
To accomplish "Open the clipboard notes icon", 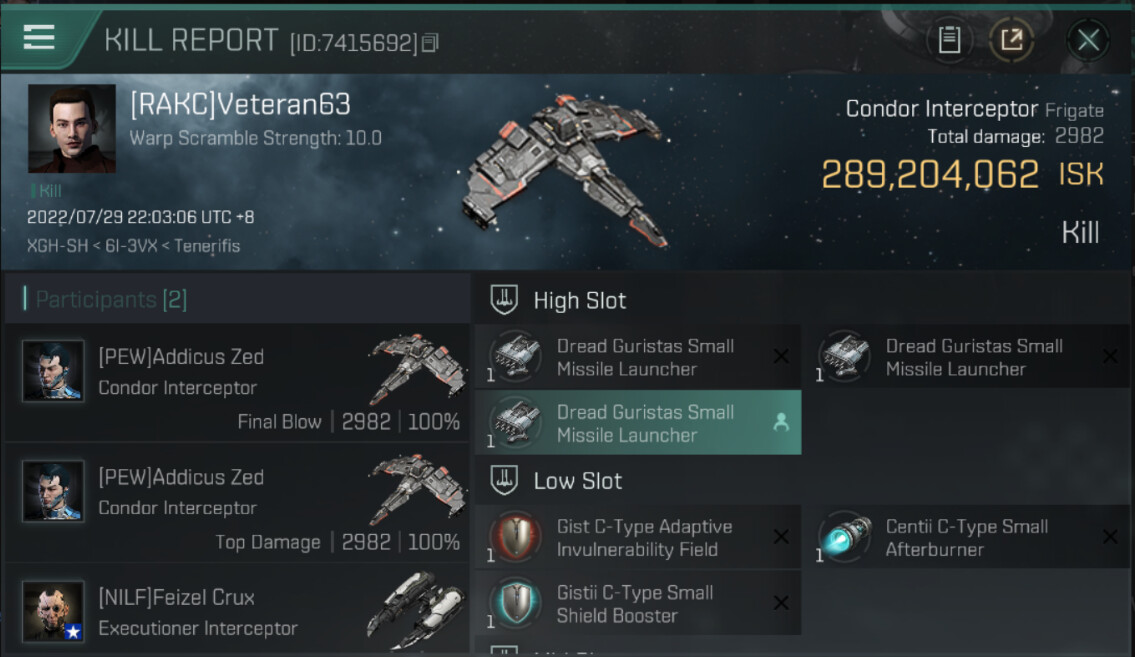I will pos(949,40).
